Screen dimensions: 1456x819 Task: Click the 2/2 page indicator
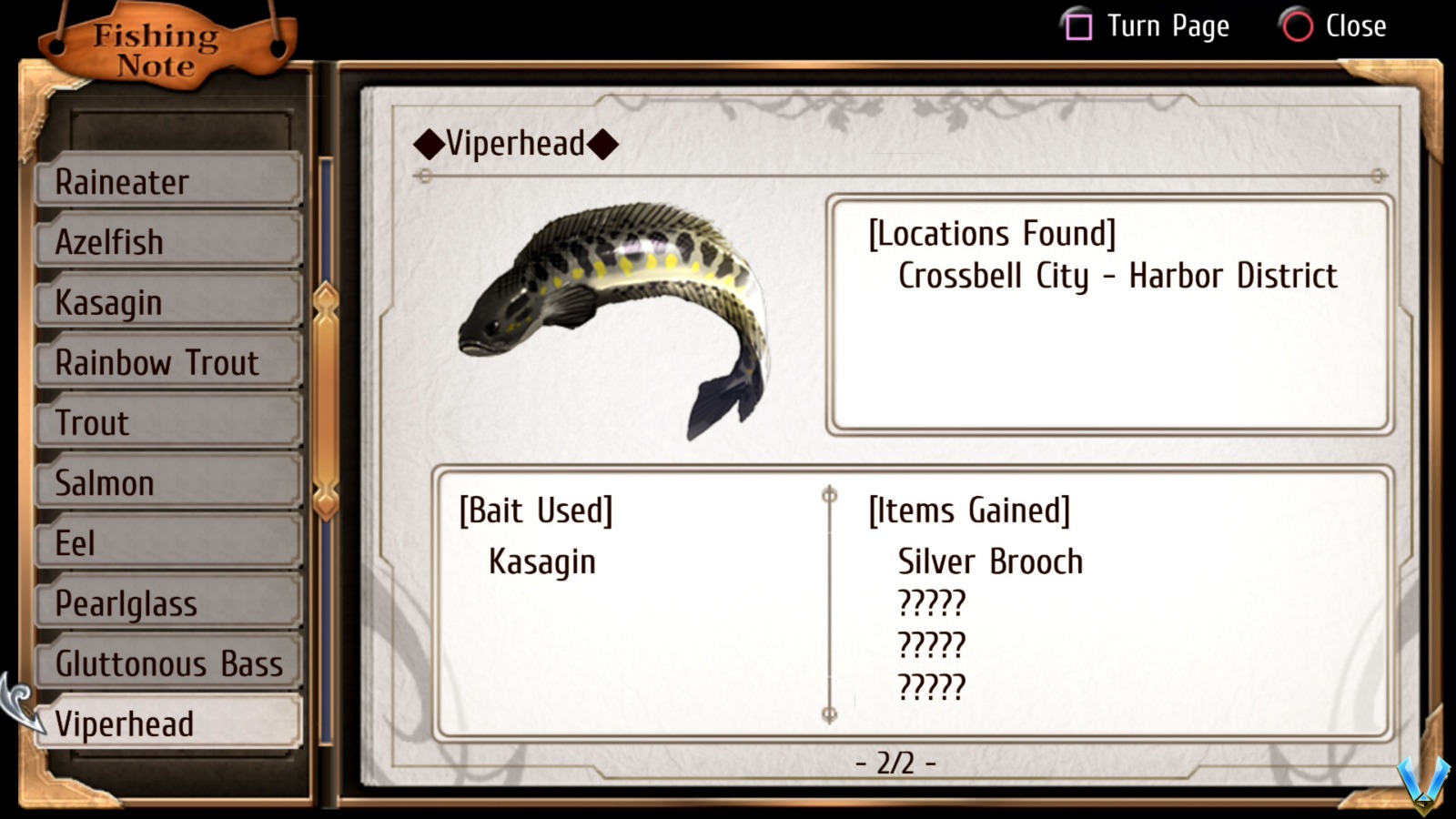[895, 764]
